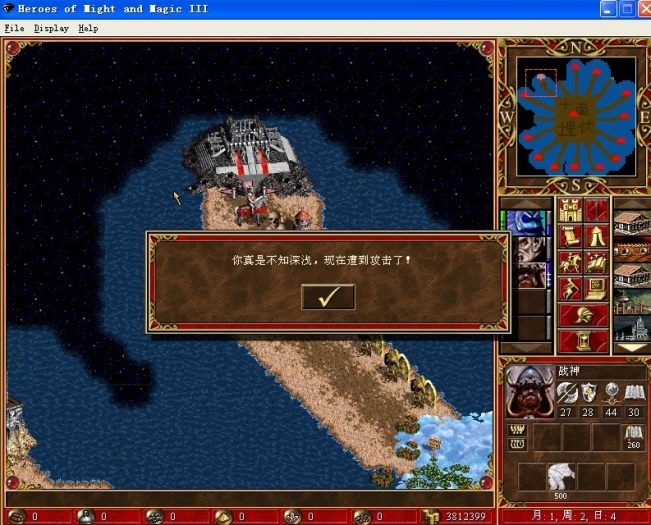Open the File menu
This screenshot has width=651, height=525.
pos(14,28)
